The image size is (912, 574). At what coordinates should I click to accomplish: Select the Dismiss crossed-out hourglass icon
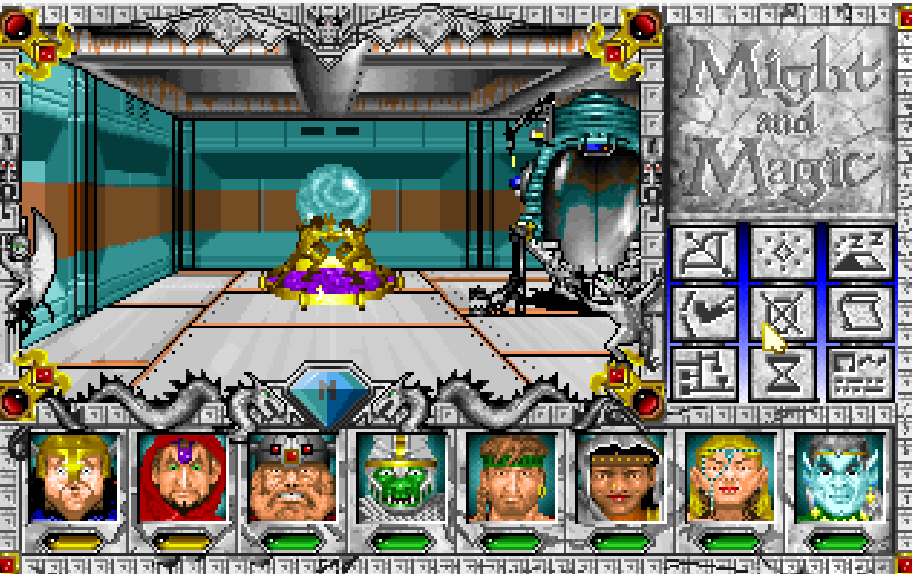coord(781,313)
